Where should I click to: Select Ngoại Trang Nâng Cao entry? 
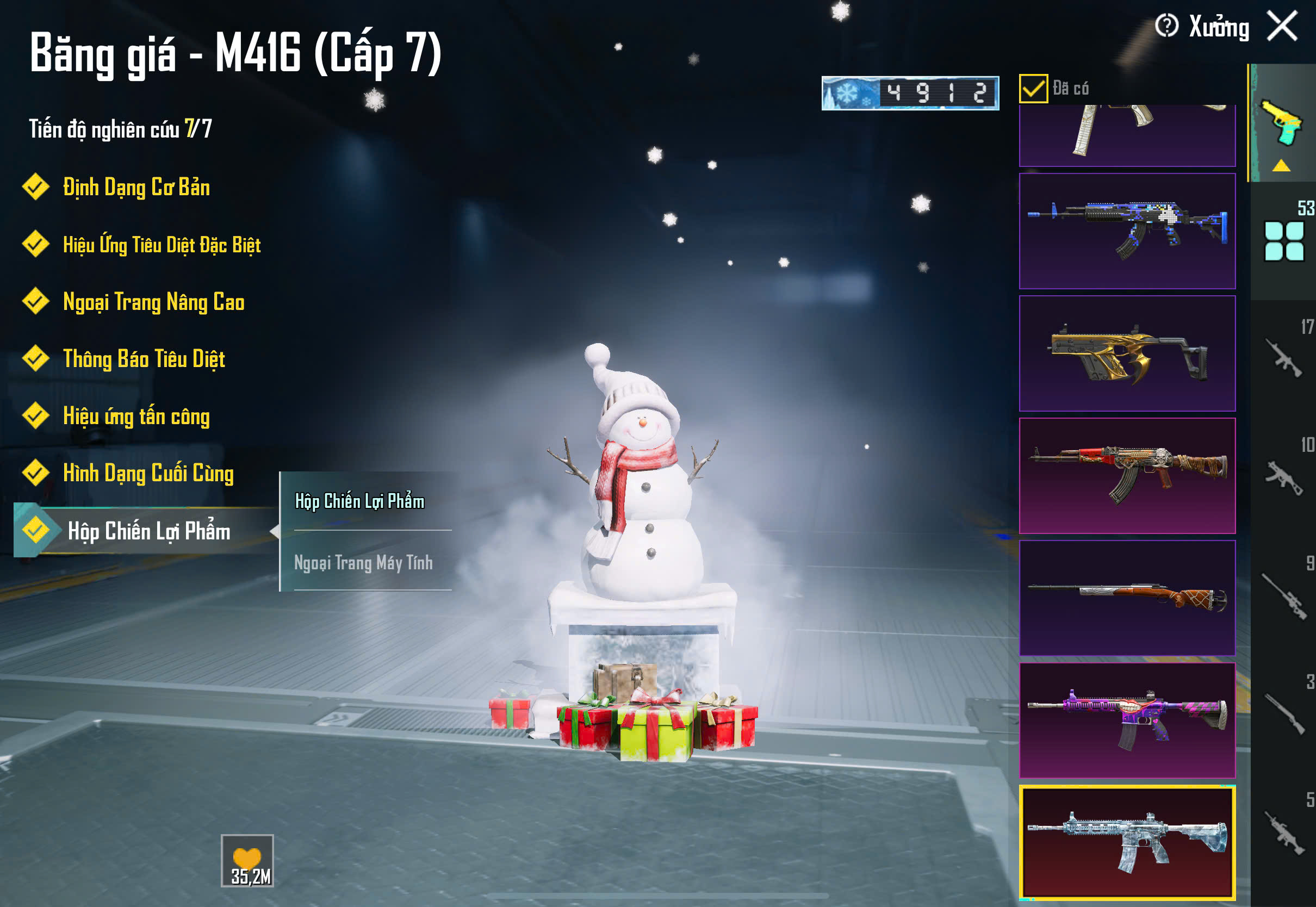[x=153, y=302]
